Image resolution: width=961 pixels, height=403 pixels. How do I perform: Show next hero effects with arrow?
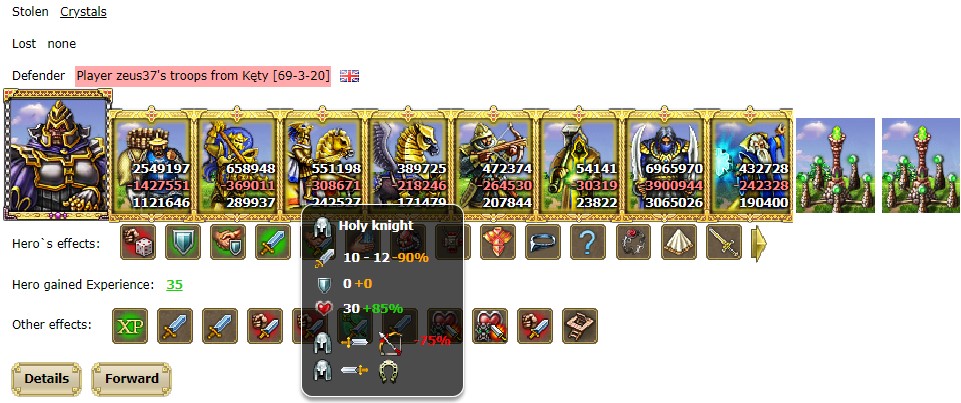[759, 242]
